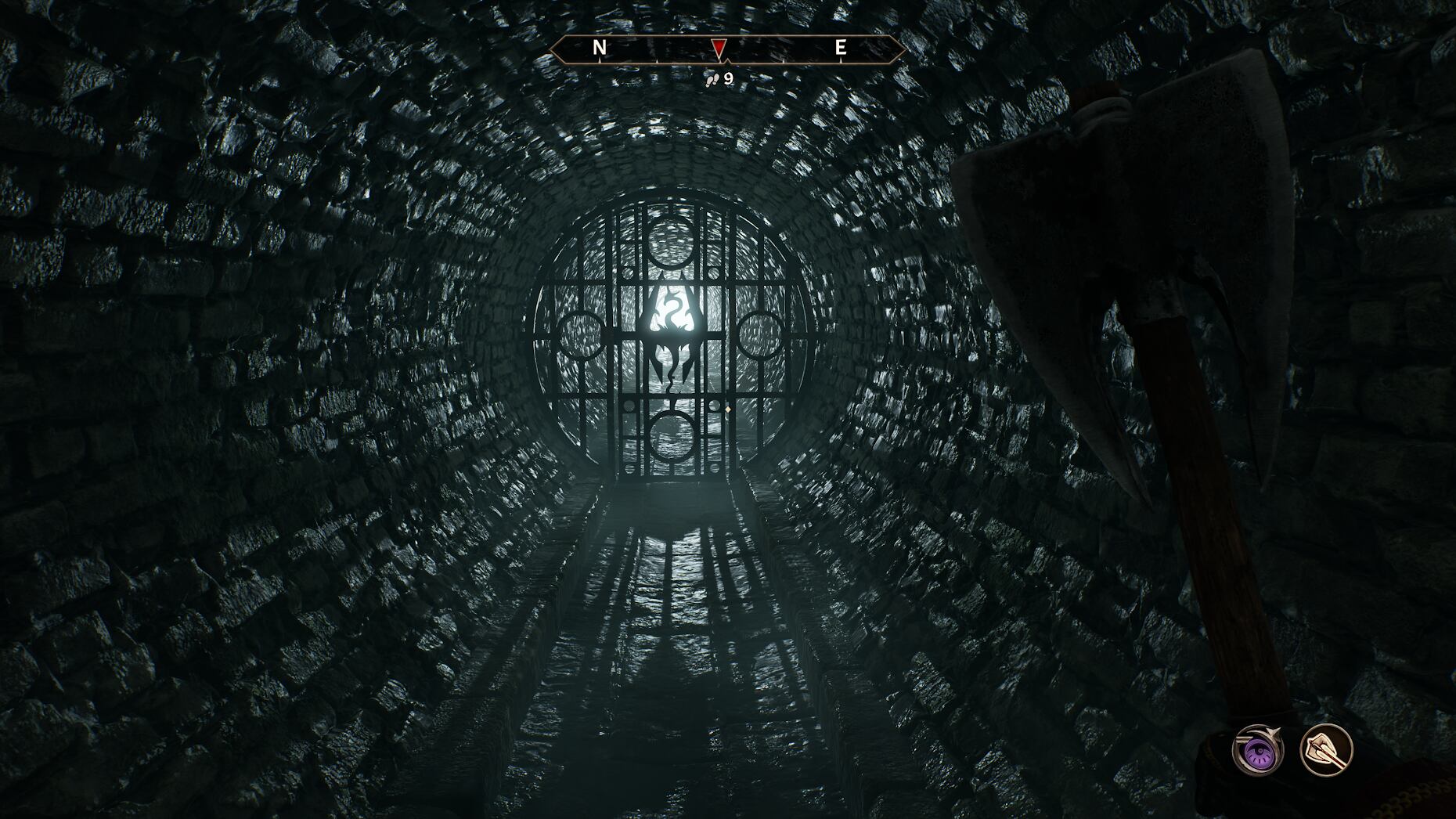Click the compass bar's North marker
This screenshot has height=819, width=1456.
[x=600, y=48]
